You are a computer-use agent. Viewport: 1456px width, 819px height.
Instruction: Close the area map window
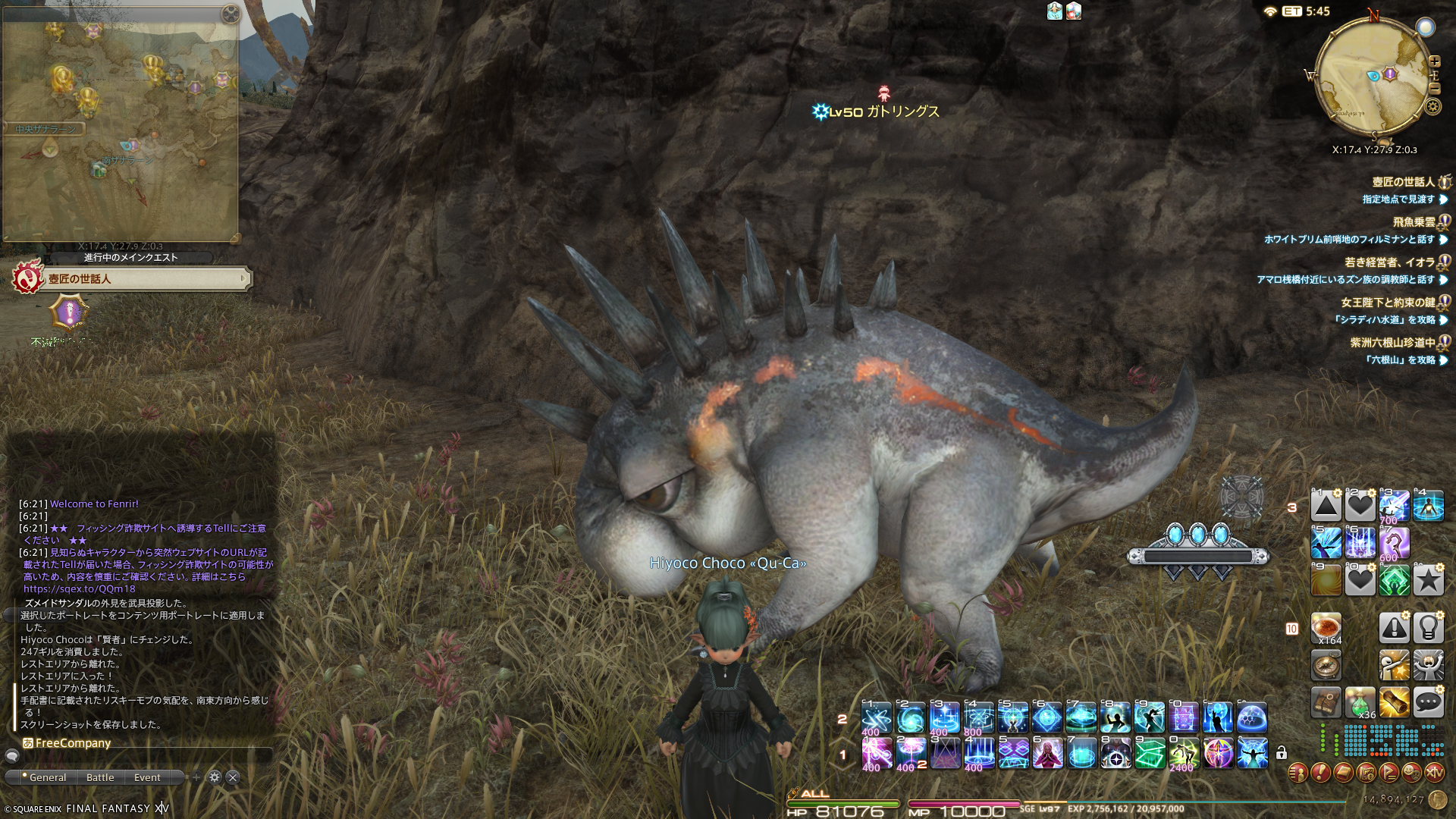click(230, 14)
